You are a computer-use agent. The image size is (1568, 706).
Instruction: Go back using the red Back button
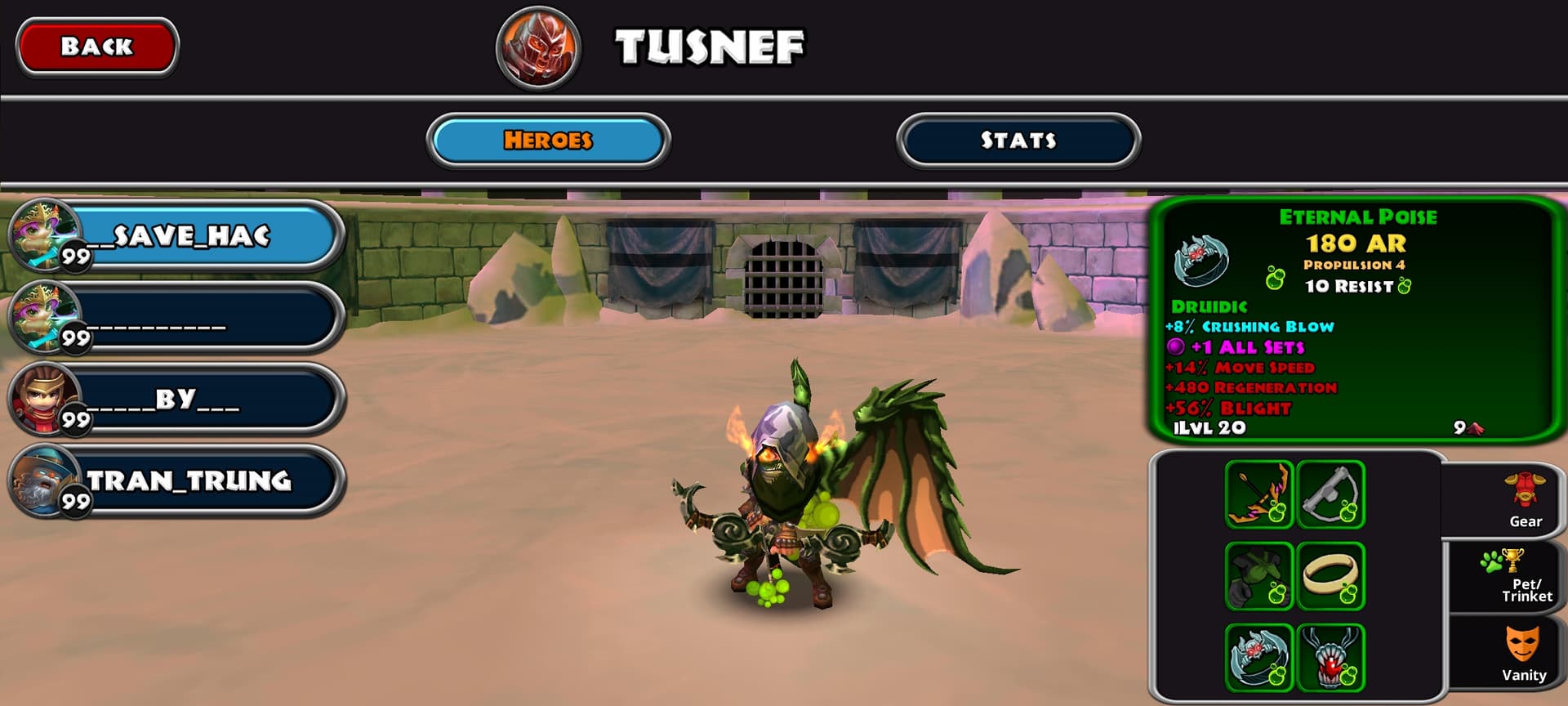click(96, 47)
